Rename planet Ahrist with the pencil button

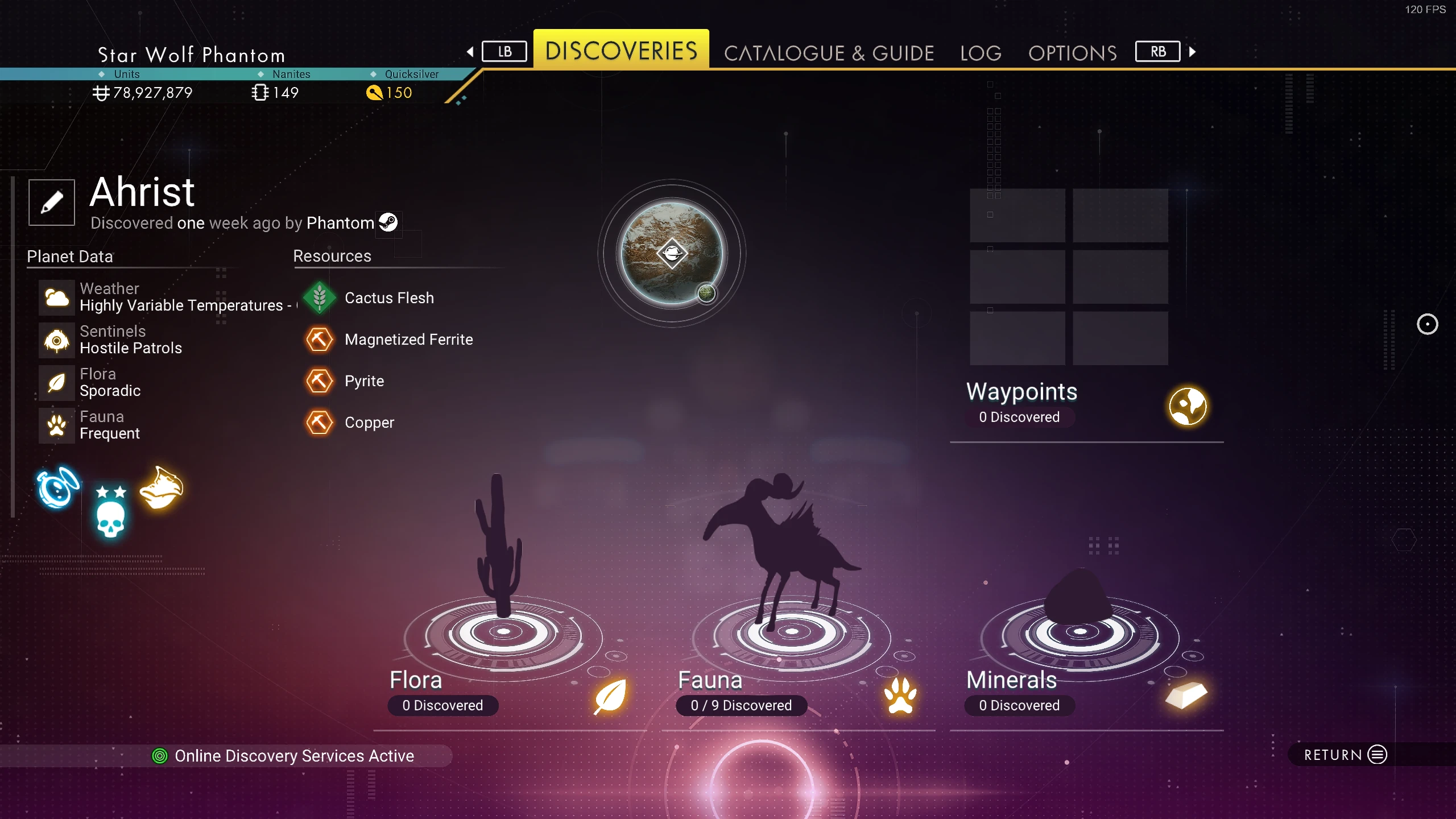coord(52,202)
